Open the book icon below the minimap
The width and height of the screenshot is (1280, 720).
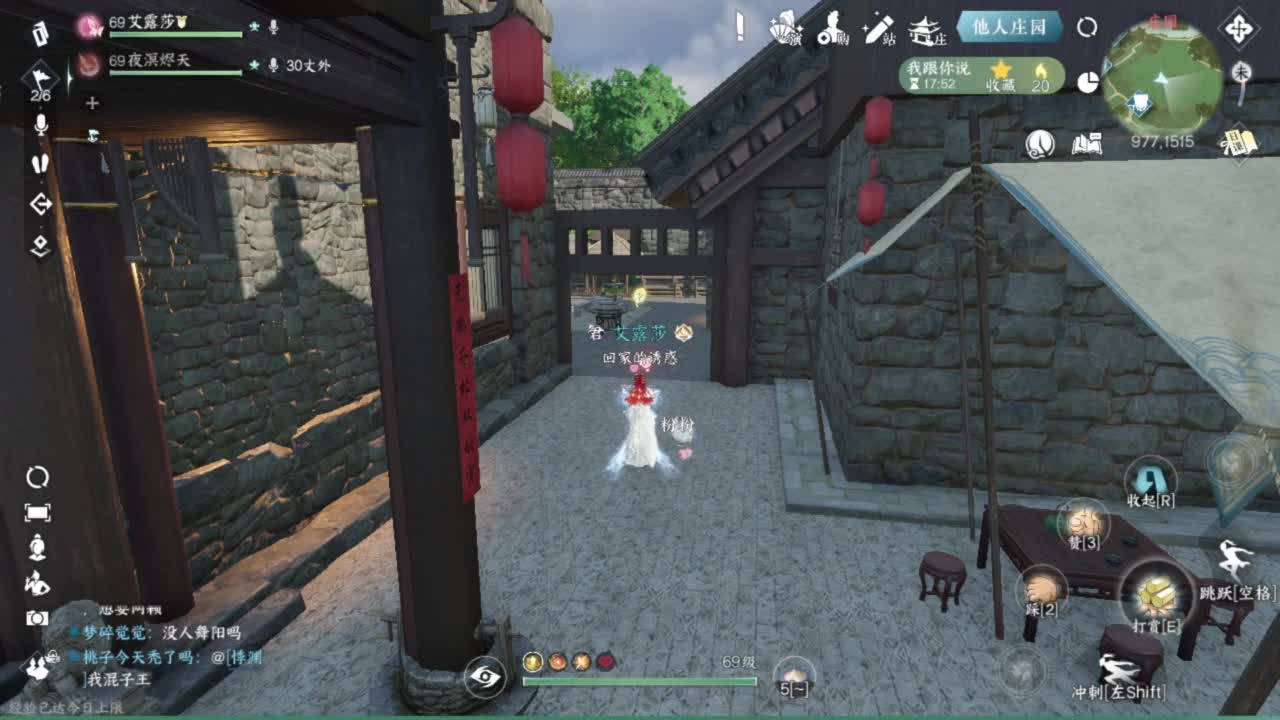pos(1086,142)
